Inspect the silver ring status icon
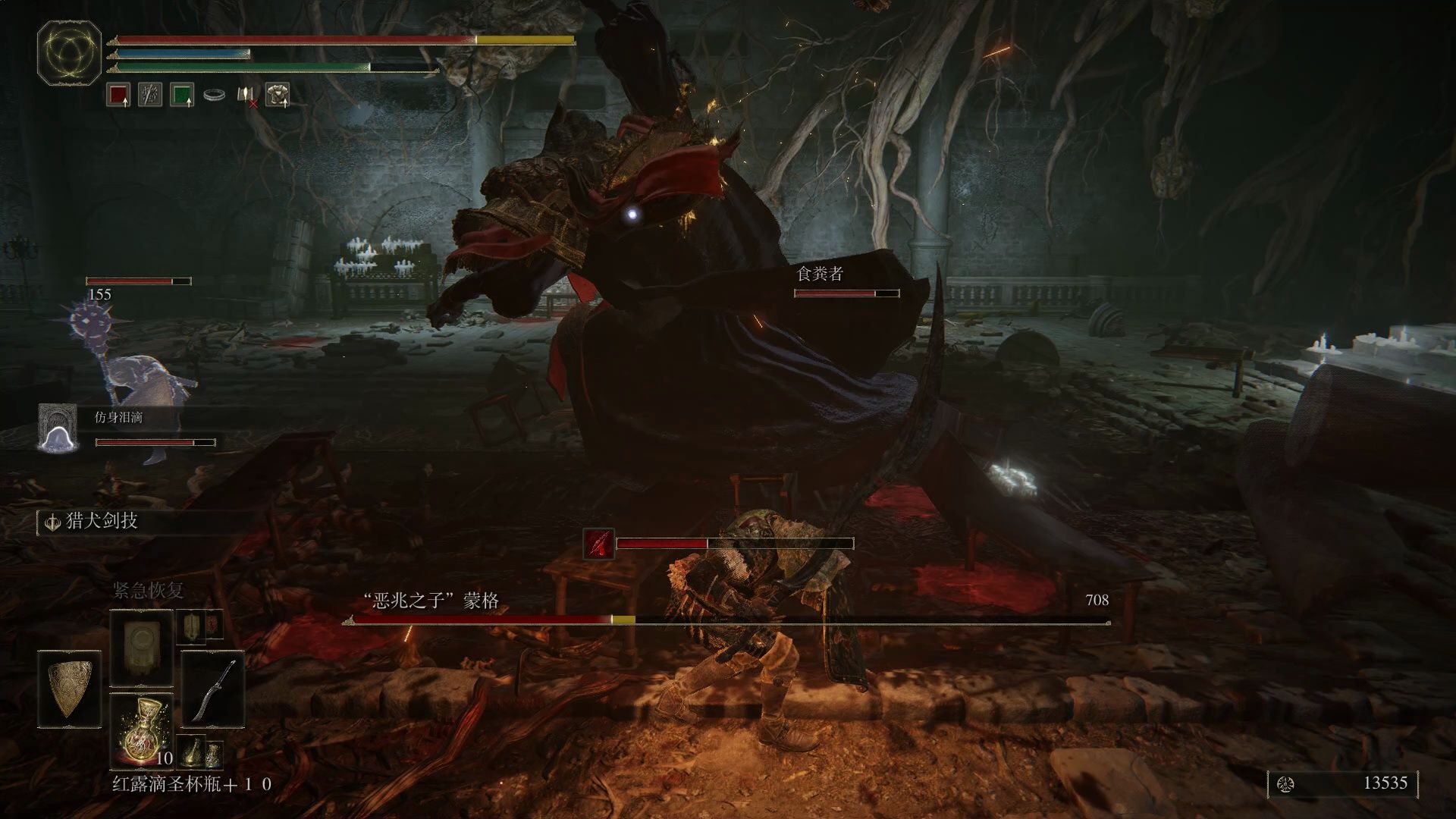The image size is (1456, 819). pyautogui.click(x=214, y=96)
